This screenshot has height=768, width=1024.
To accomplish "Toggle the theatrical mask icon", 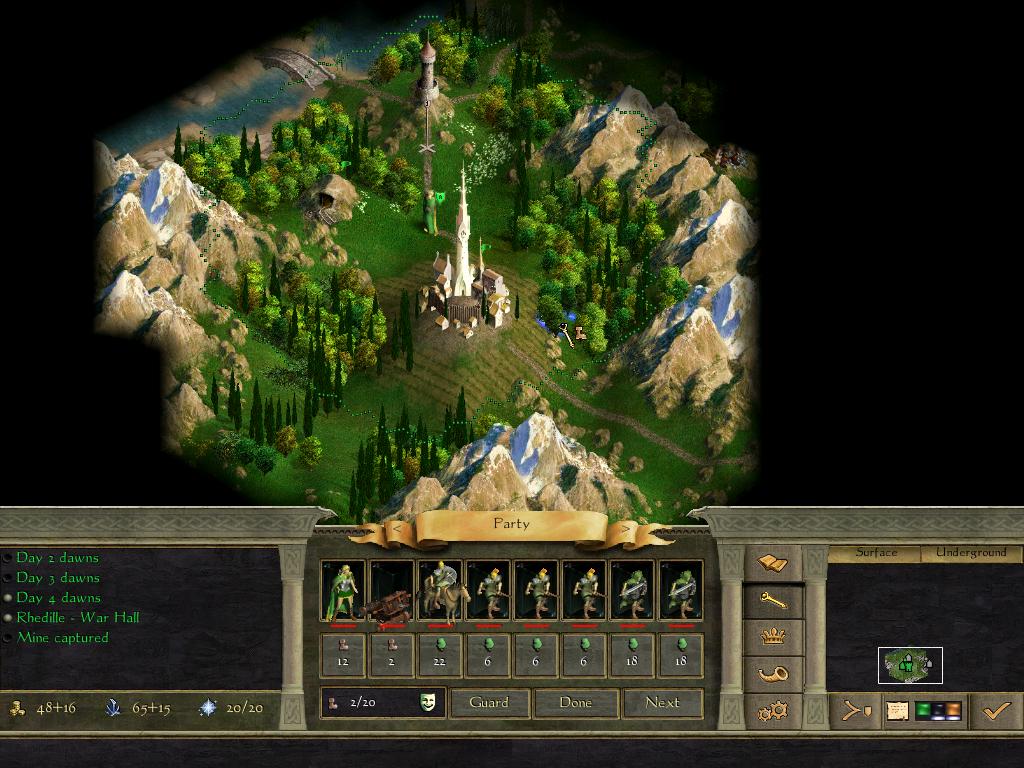I will coord(428,703).
